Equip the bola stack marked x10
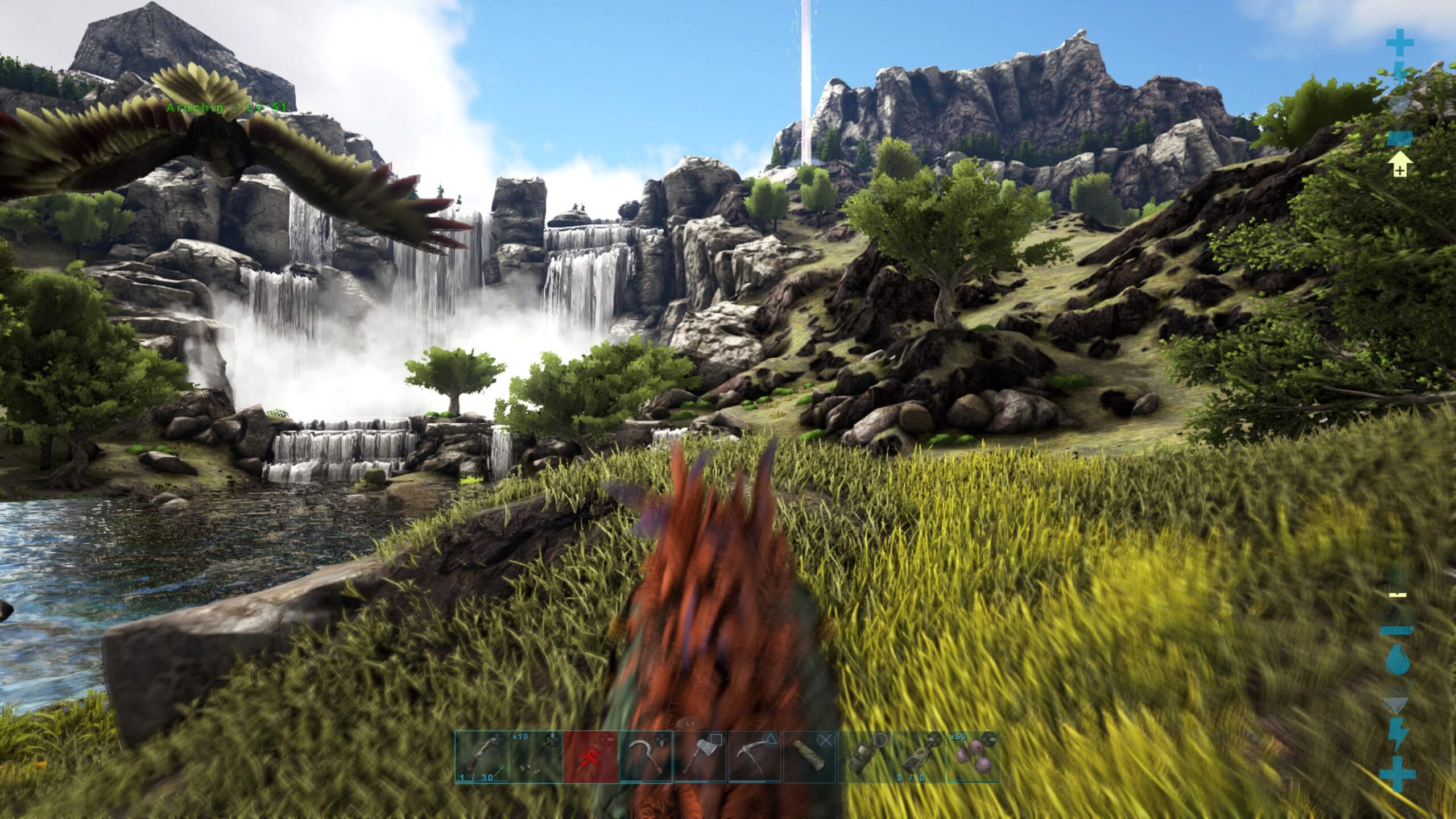1456x819 pixels. click(x=536, y=757)
